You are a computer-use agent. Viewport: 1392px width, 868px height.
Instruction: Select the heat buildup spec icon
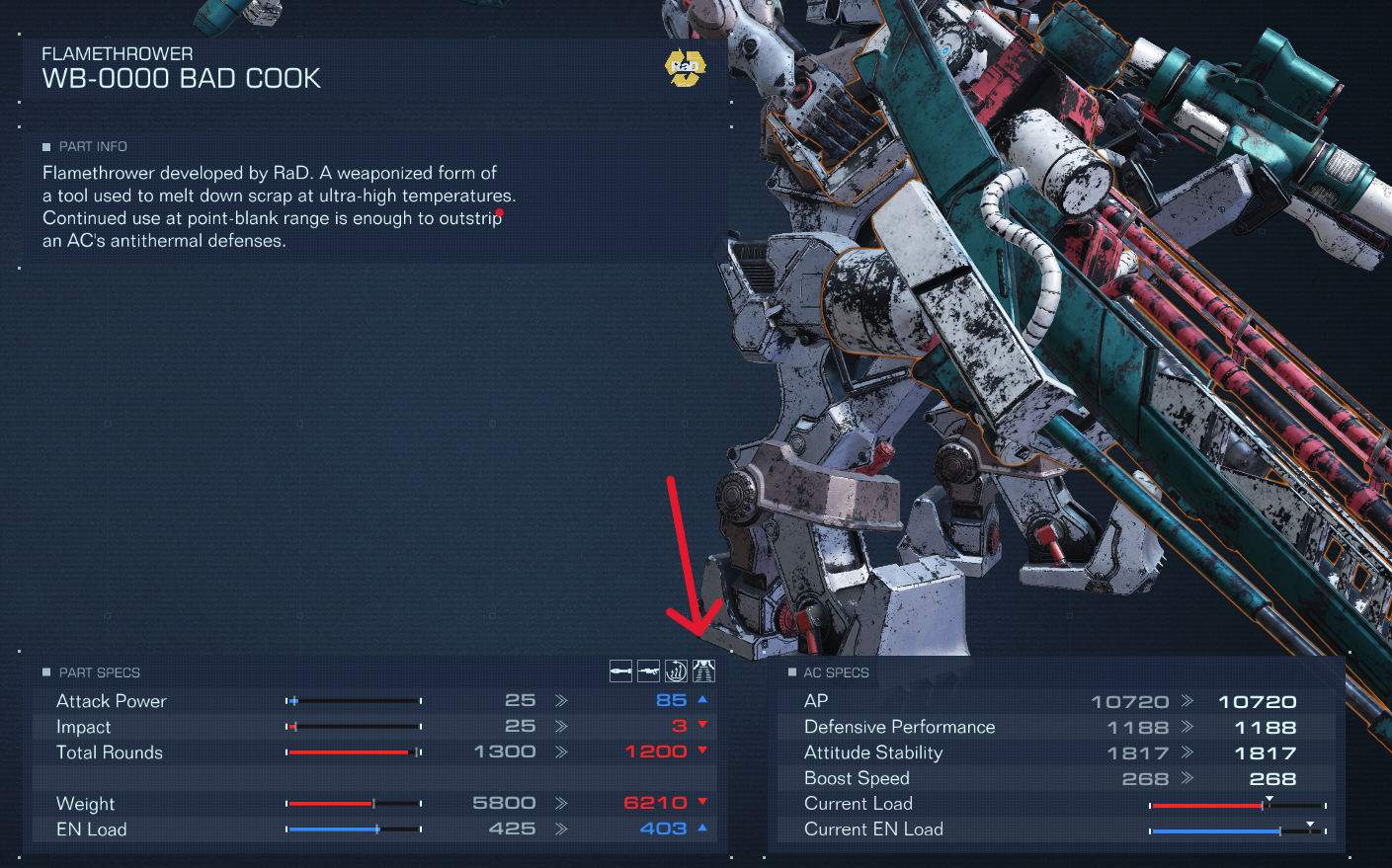click(x=676, y=671)
